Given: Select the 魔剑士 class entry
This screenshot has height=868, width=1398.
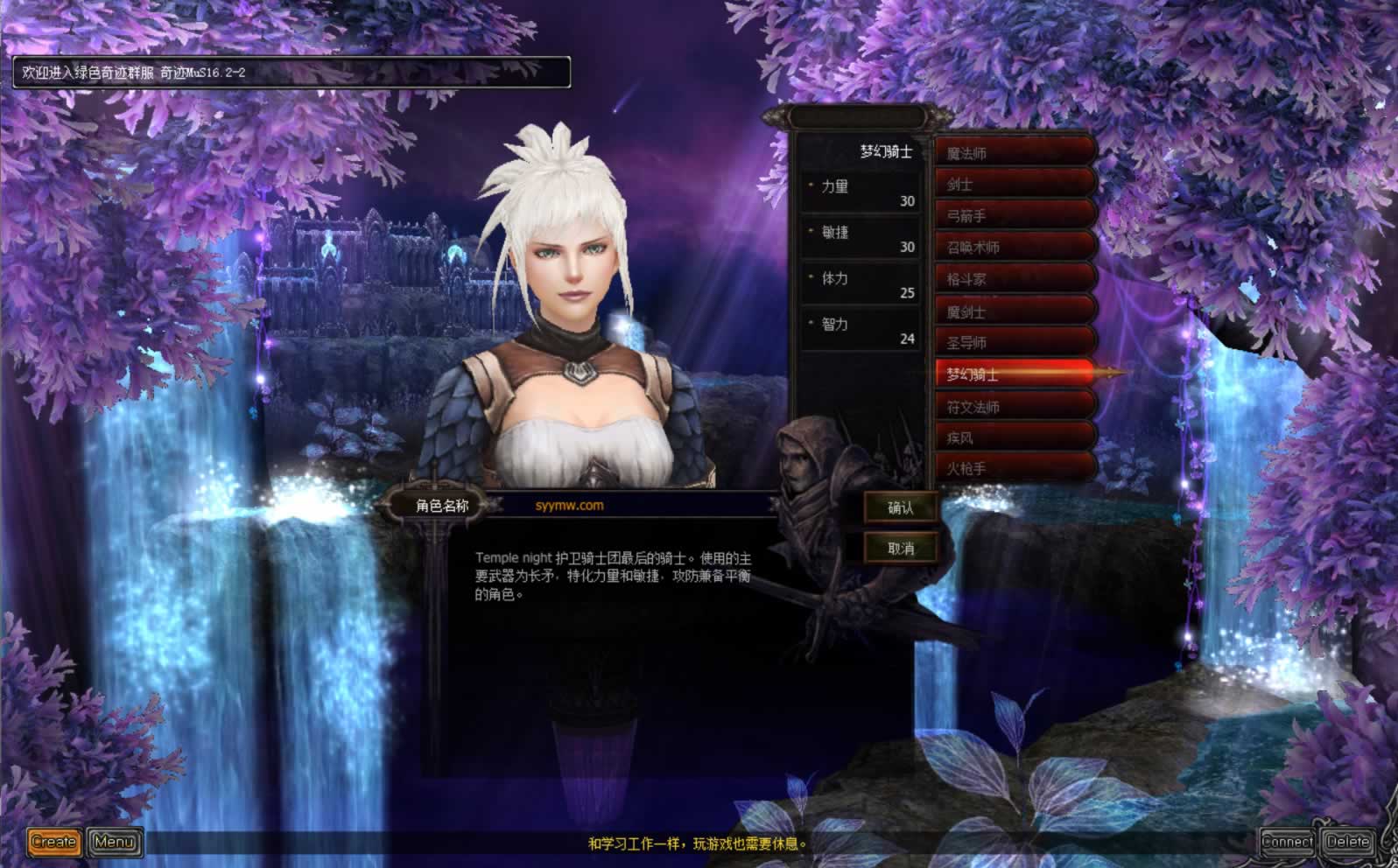Looking at the screenshot, I should click(x=1014, y=311).
